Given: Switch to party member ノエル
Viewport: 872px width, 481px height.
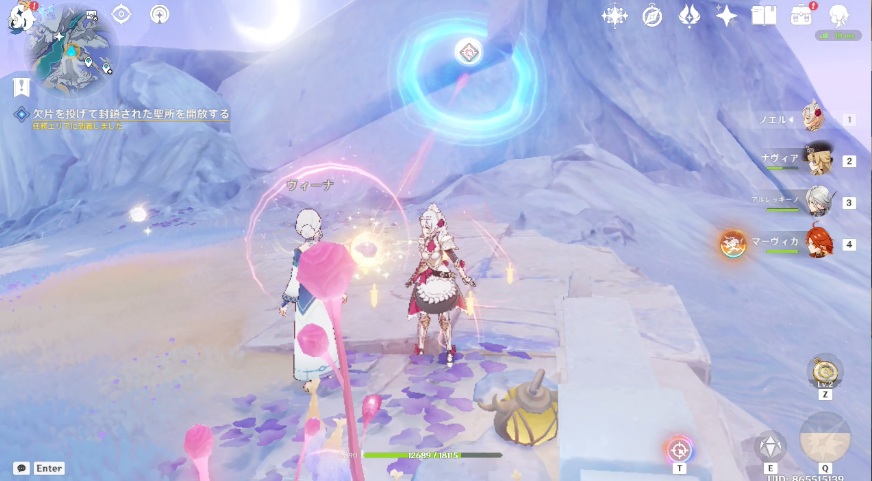Looking at the screenshot, I should pyautogui.click(x=817, y=120).
